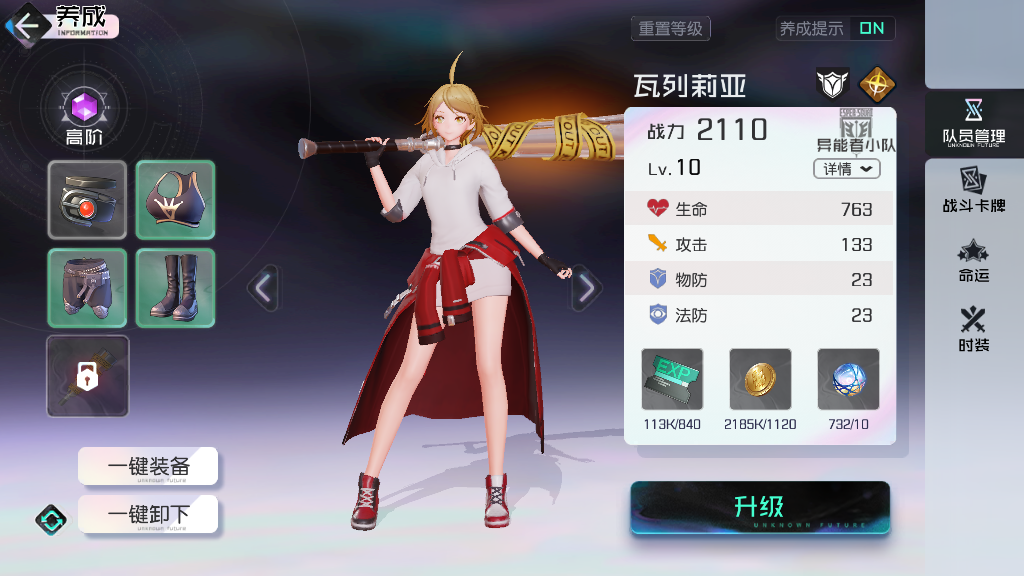Open the 高阶 purple gem advancement icon
Viewport: 1024px width, 576px height.
coord(84,108)
